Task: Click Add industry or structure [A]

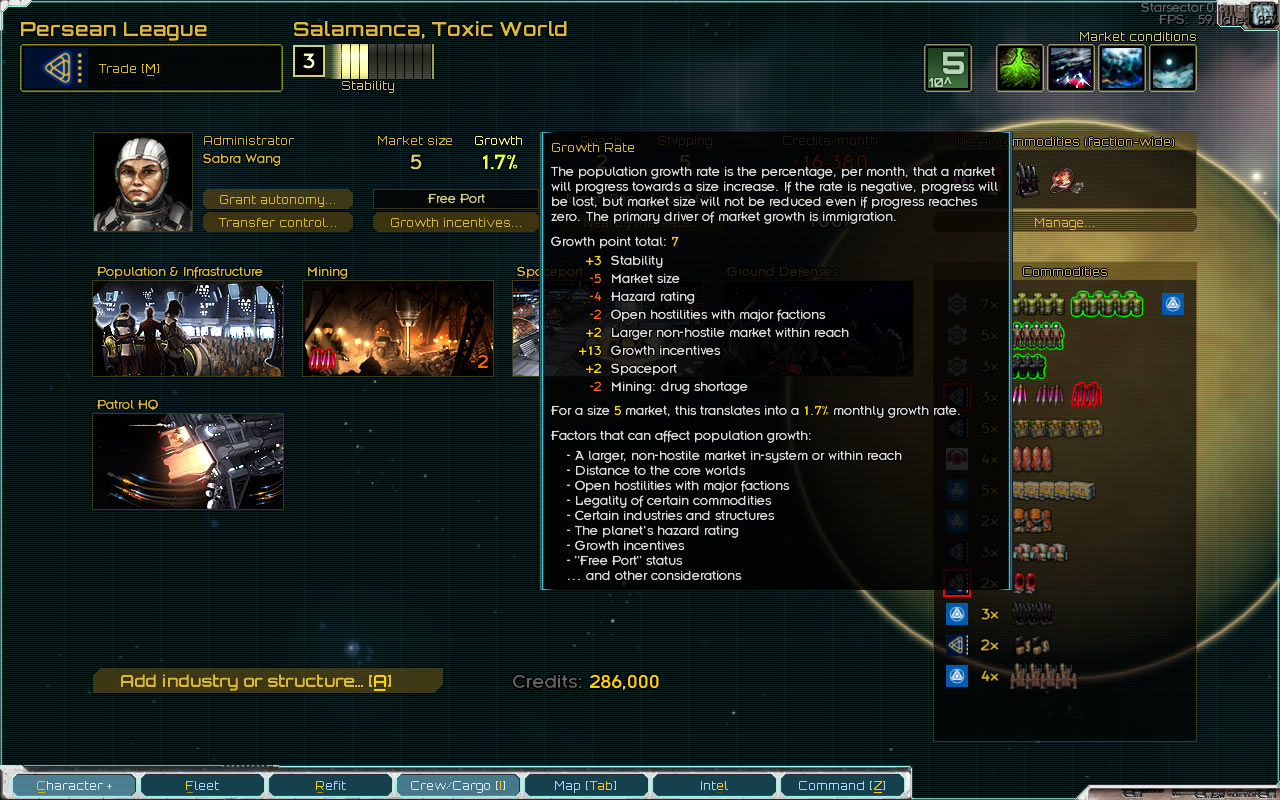Action: tap(267, 680)
